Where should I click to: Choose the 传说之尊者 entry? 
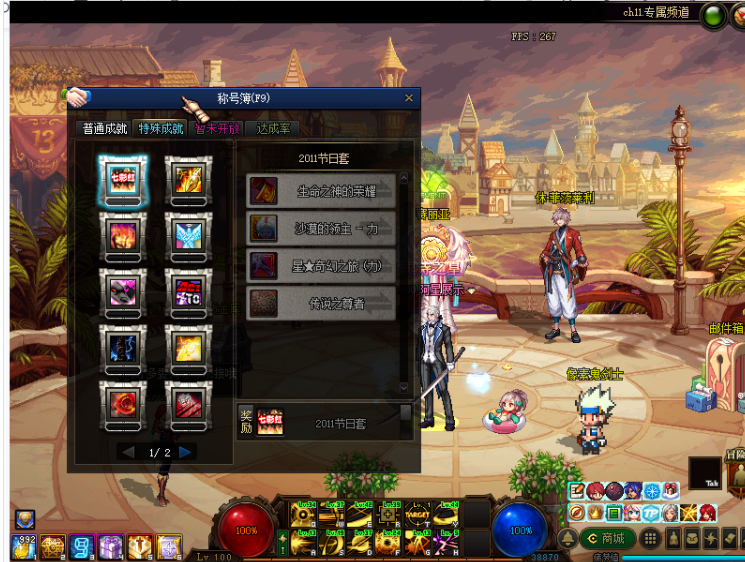[x=321, y=303]
